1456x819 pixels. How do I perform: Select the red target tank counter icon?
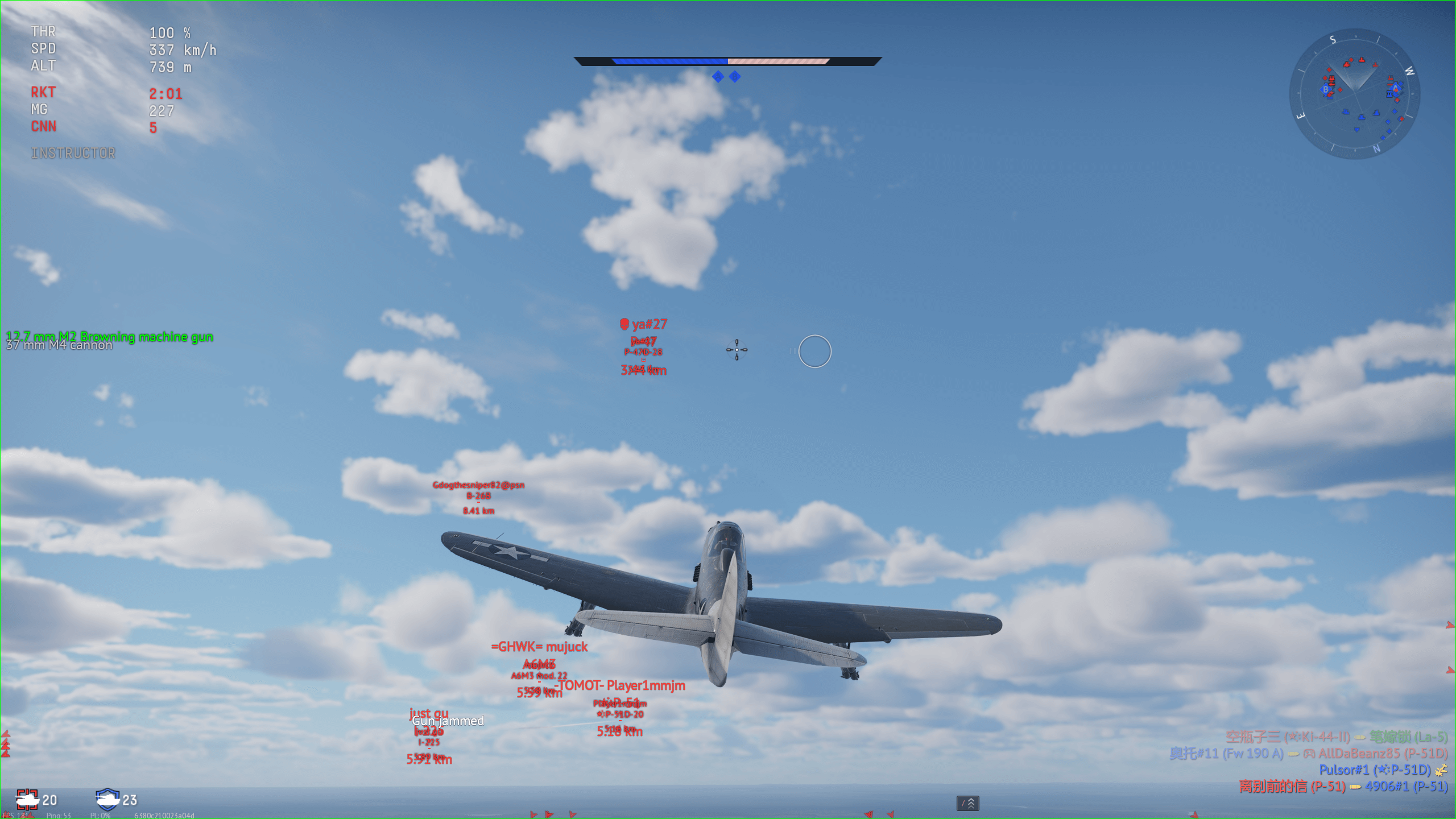(27, 799)
